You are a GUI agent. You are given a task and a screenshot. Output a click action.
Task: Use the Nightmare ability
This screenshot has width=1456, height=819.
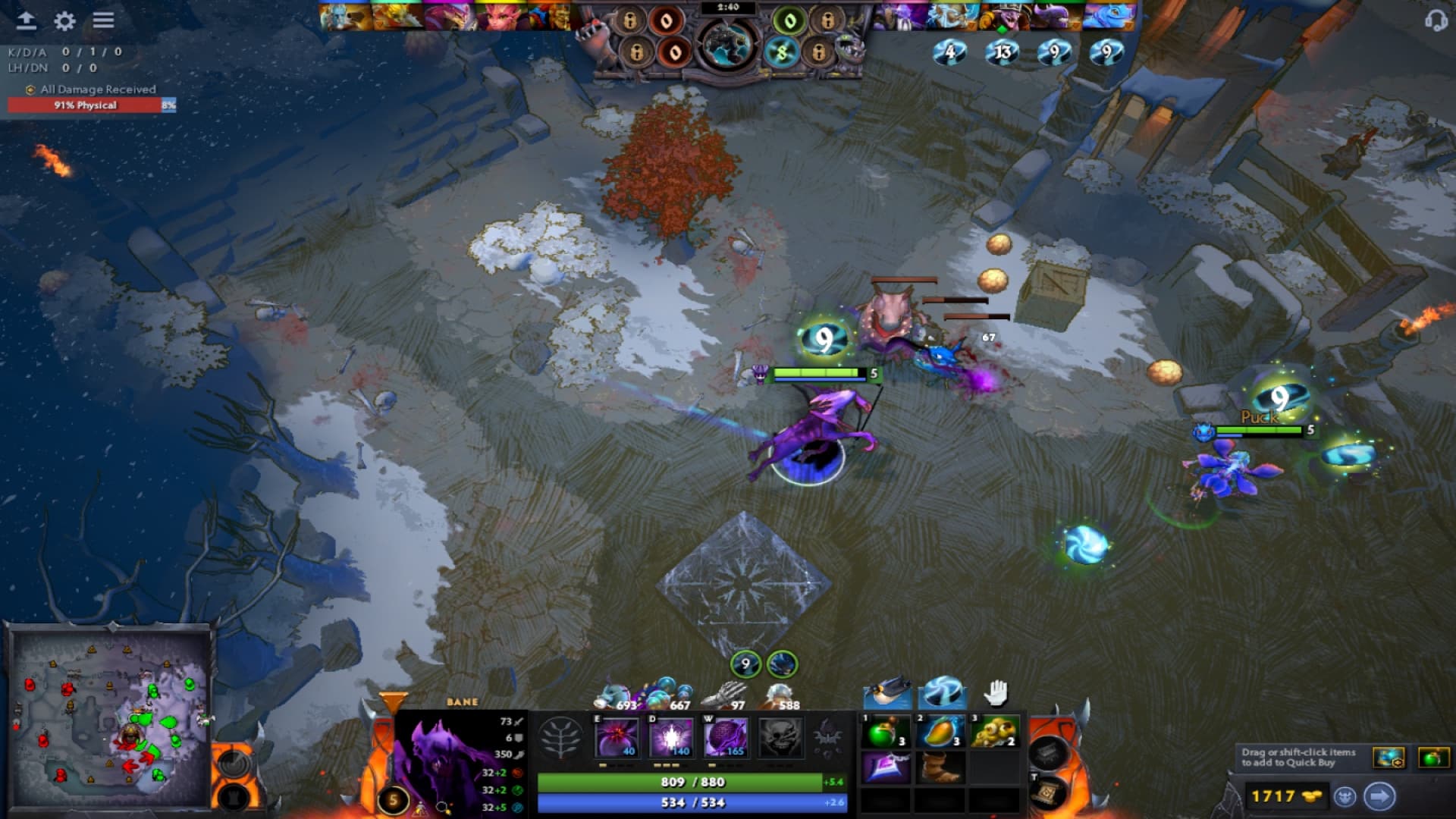point(725,737)
